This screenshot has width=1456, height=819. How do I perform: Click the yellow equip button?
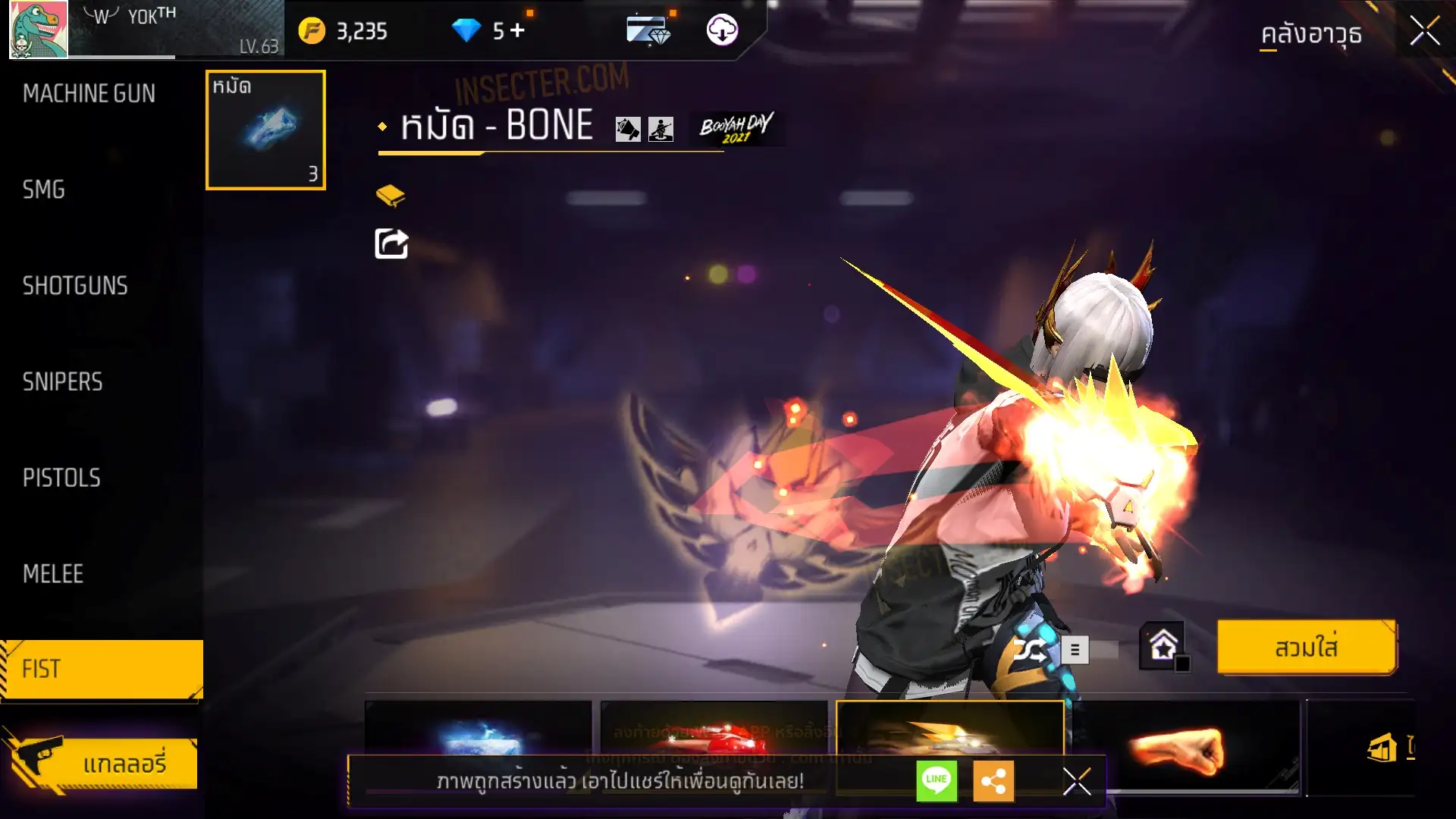click(1306, 648)
